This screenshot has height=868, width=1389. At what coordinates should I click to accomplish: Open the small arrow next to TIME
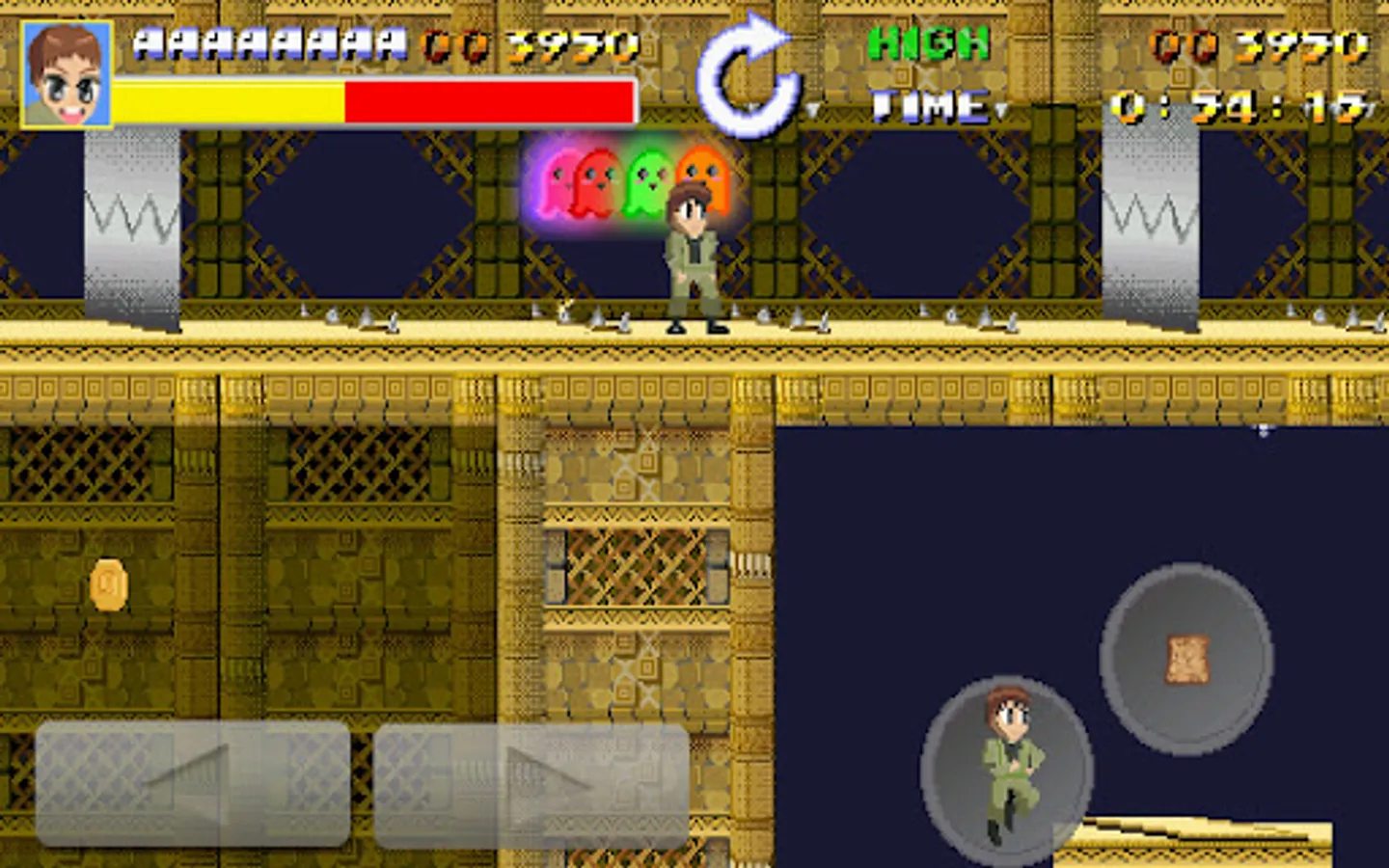[x=1003, y=109]
